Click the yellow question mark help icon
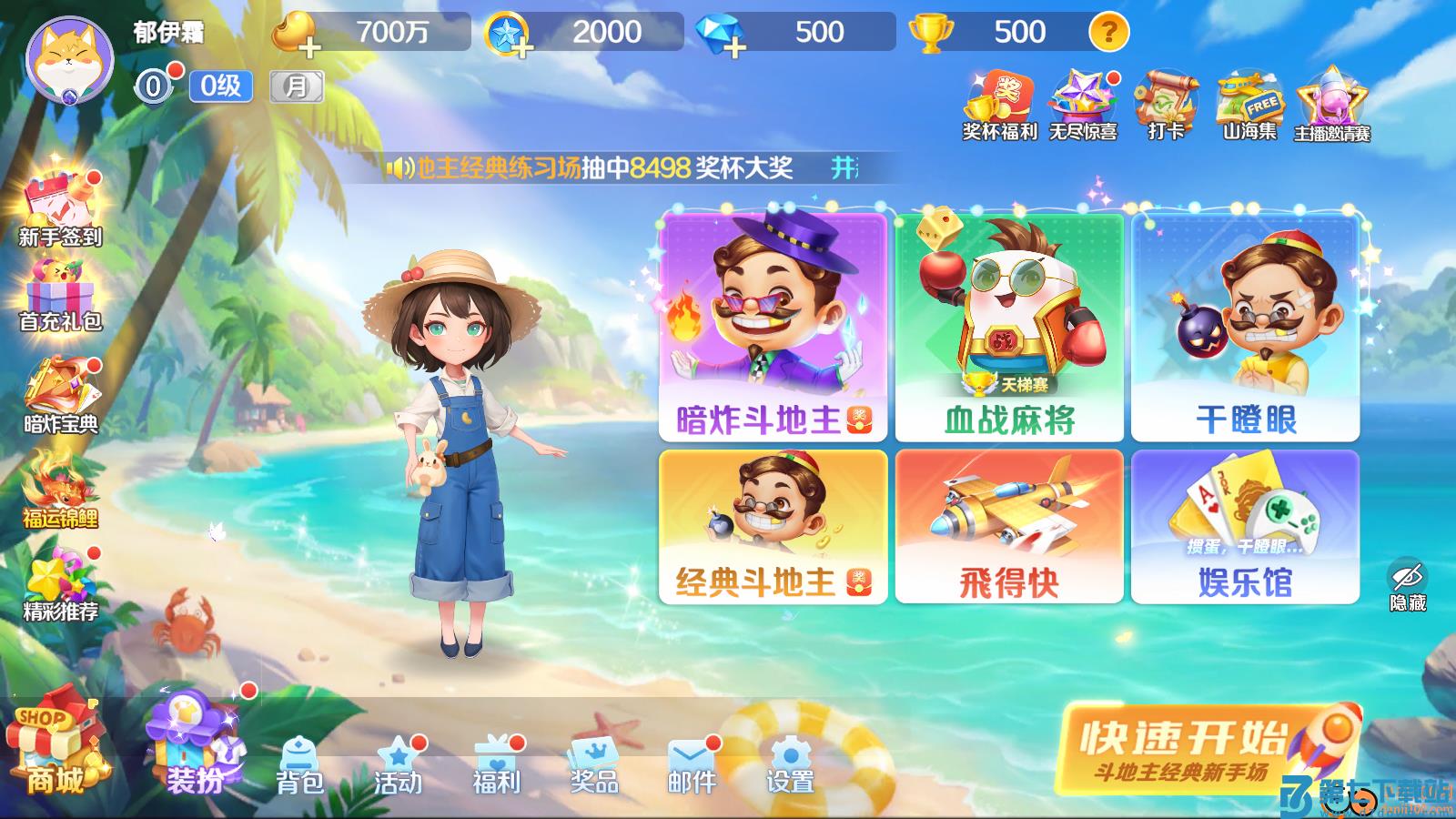The height and width of the screenshot is (819, 1456). 1108,33
